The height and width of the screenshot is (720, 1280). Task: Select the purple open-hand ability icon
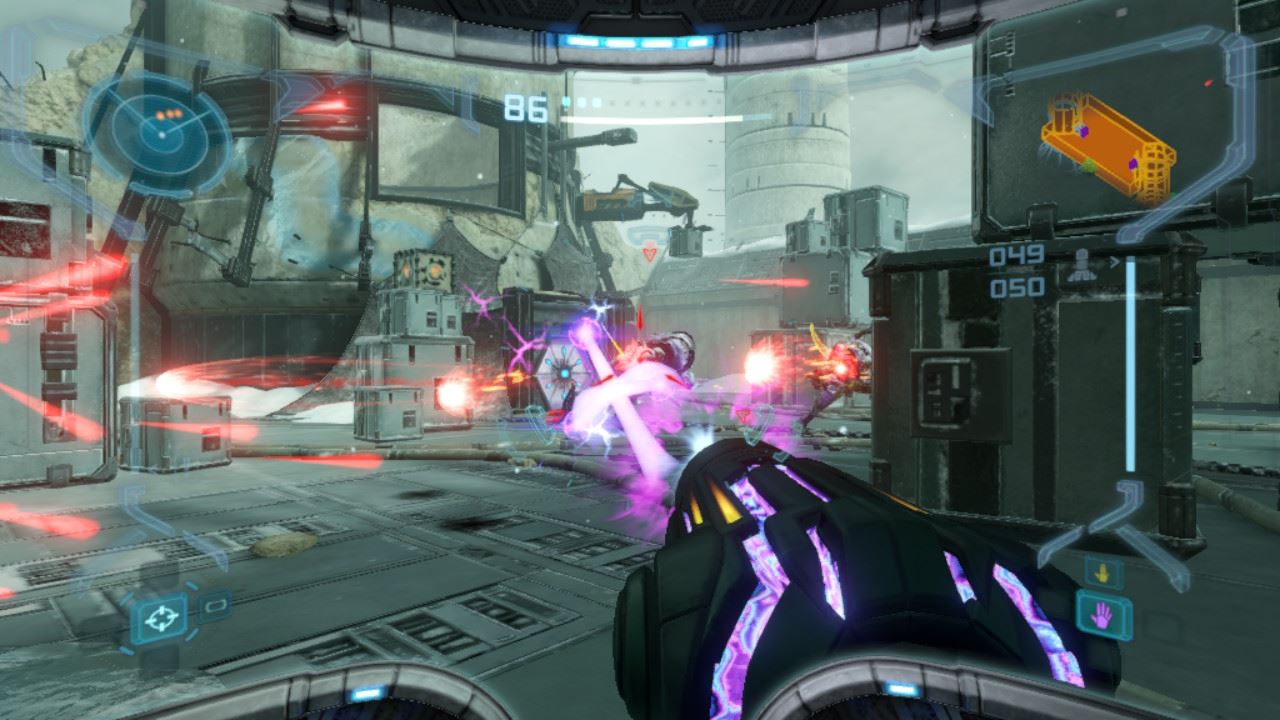(x=1103, y=615)
